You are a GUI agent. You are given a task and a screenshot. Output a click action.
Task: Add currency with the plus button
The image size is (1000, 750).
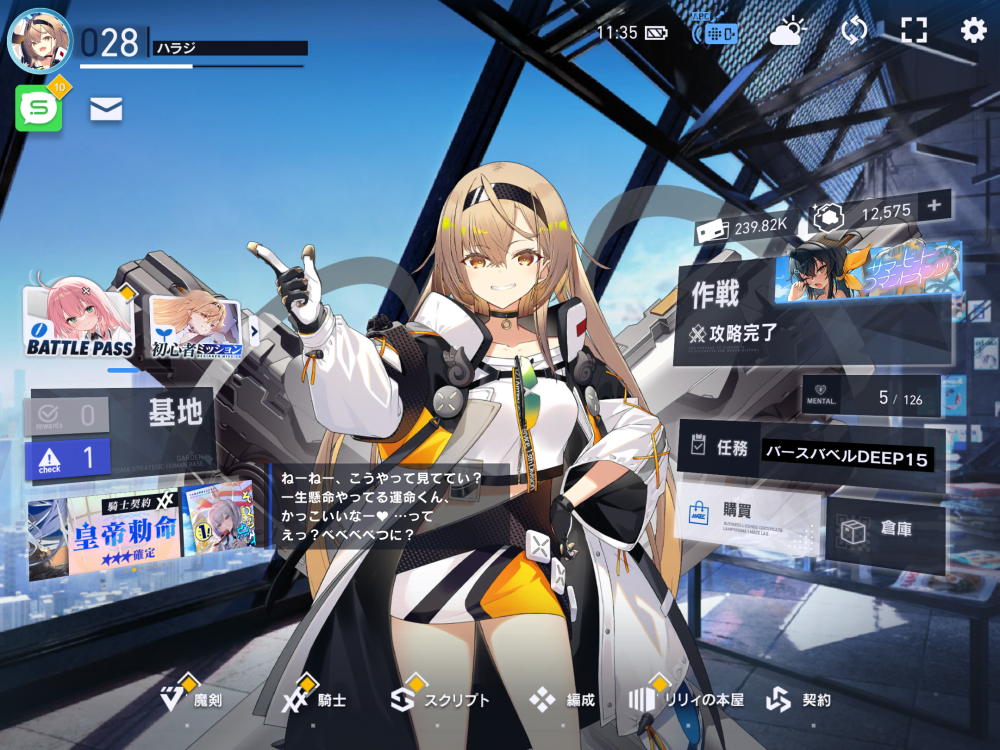[935, 207]
